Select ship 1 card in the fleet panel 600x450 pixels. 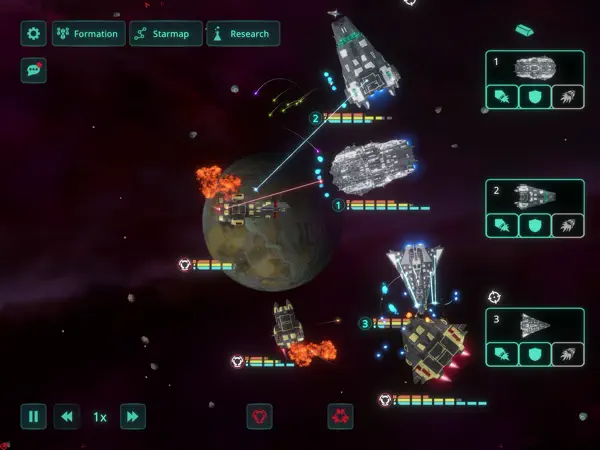tap(534, 67)
